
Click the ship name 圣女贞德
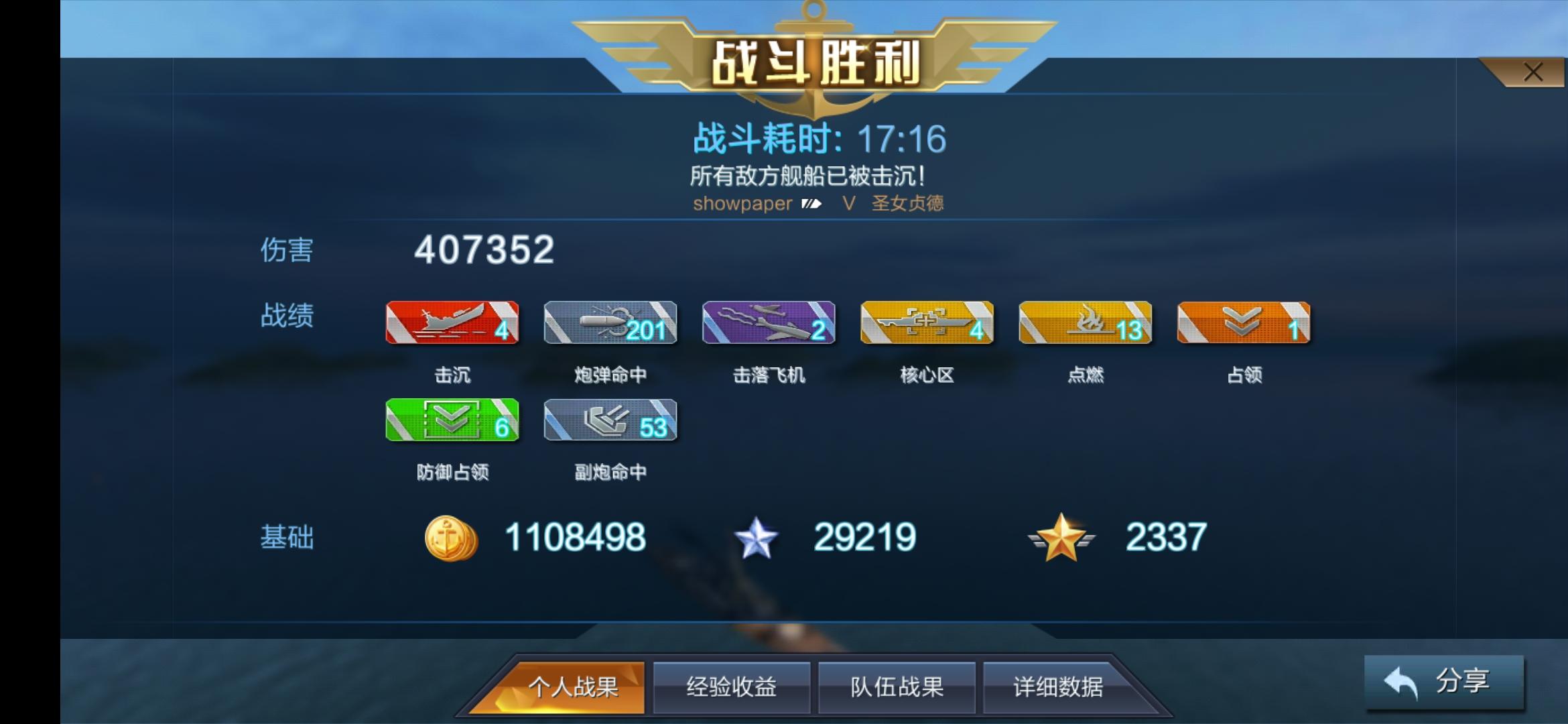[x=908, y=204]
